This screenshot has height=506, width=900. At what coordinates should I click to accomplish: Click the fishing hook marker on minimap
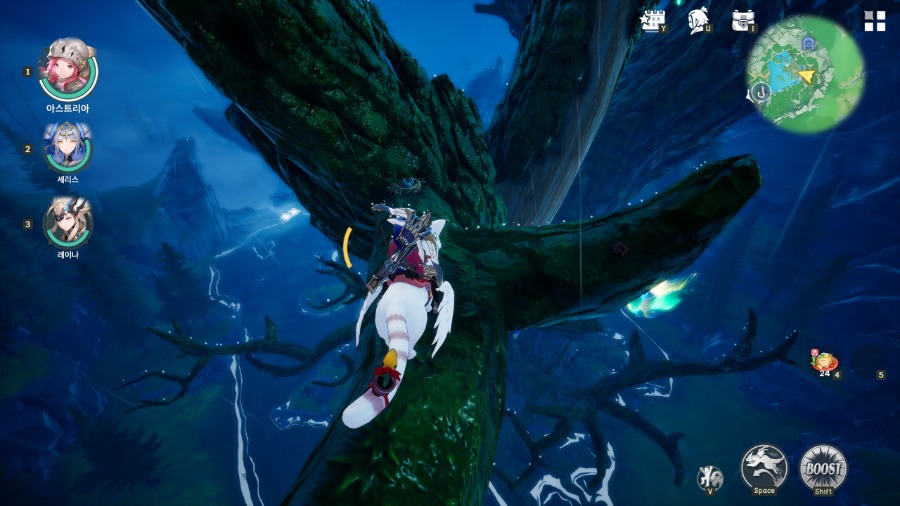click(761, 93)
